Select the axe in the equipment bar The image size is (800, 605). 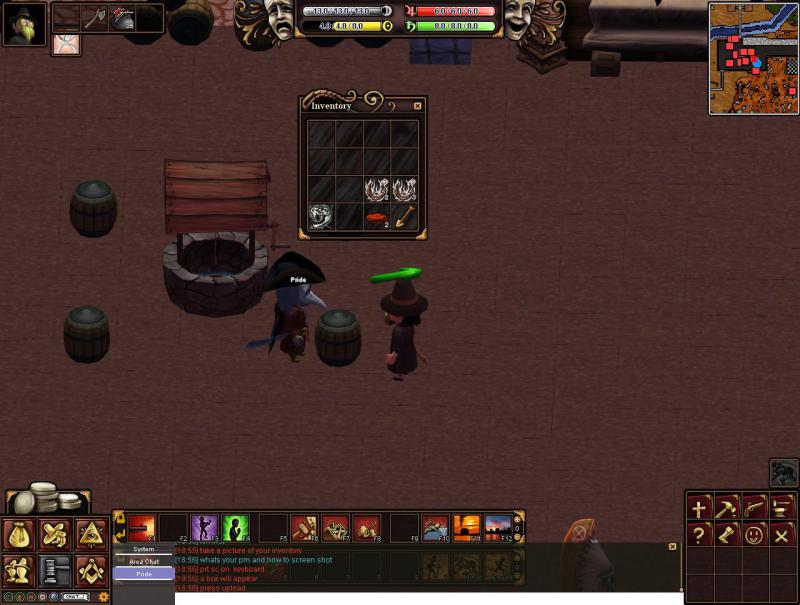click(94, 18)
